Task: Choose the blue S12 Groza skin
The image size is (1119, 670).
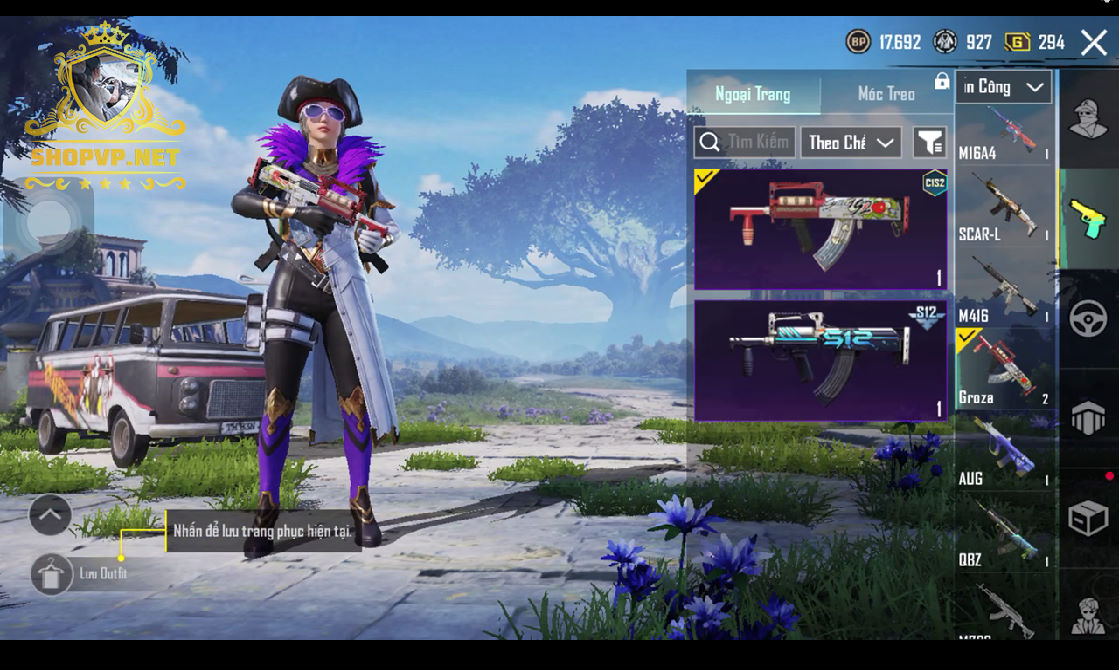Action: click(x=820, y=360)
